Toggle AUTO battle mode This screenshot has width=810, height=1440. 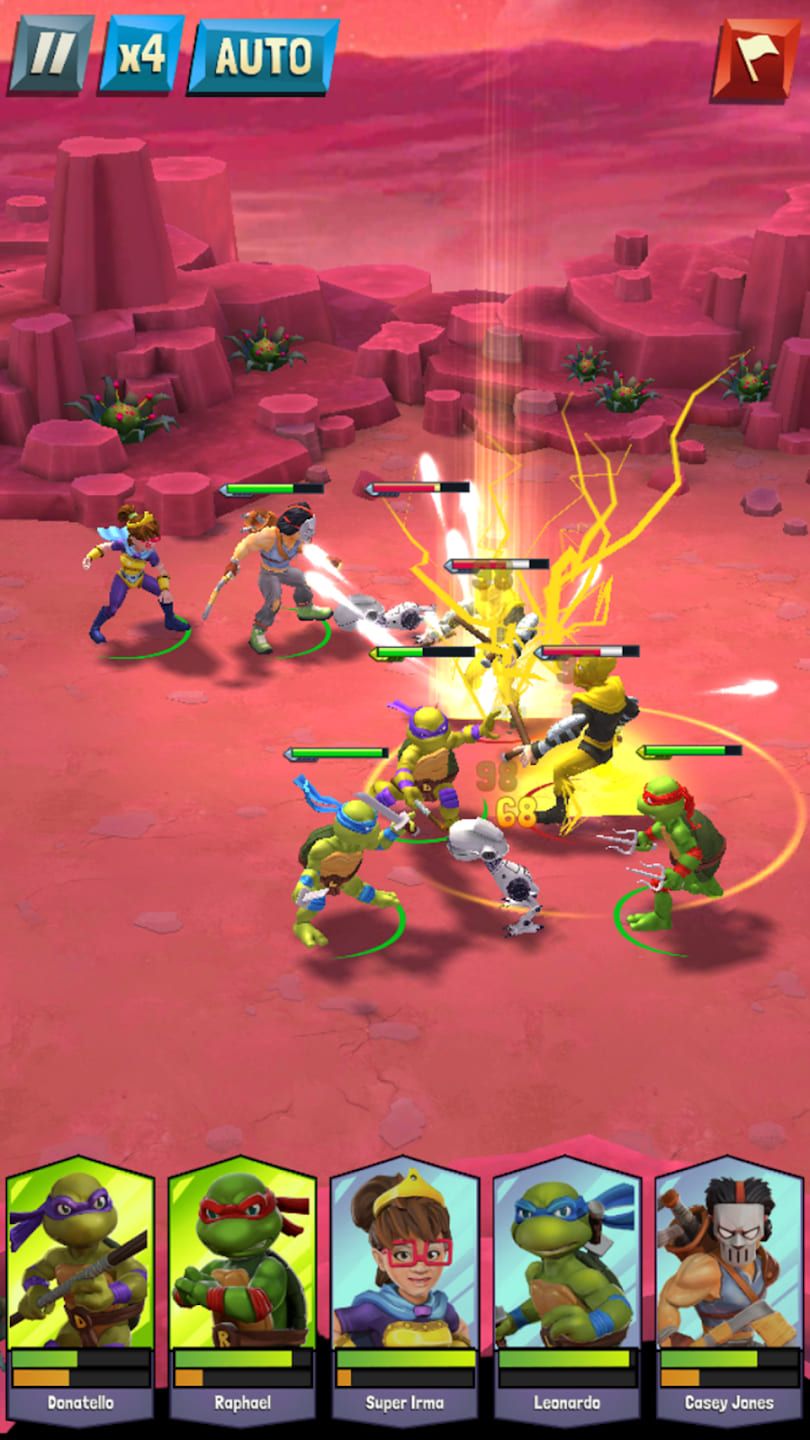click(263, 56)
